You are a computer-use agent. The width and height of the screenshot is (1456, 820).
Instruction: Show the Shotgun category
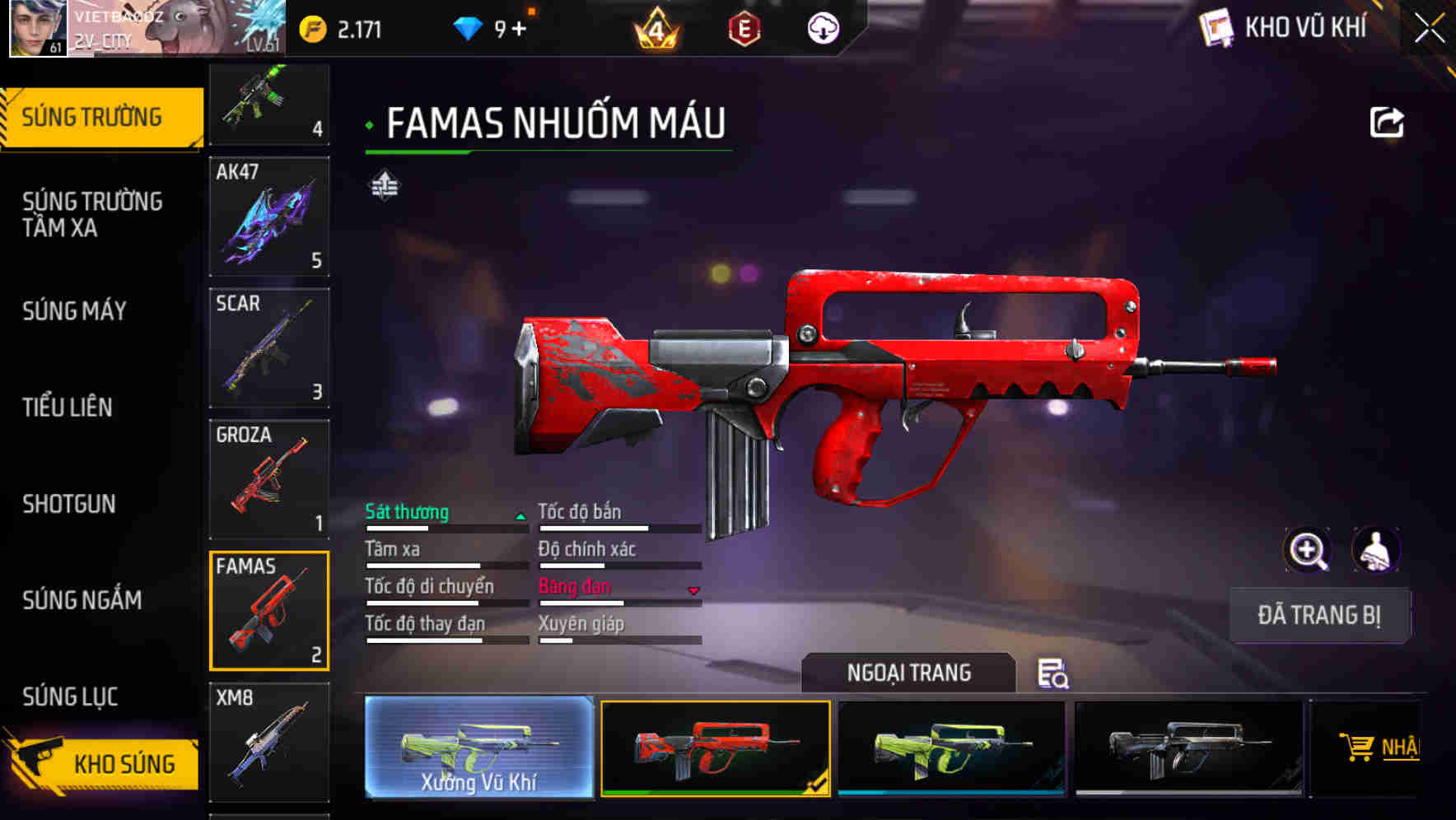(x=69, y=504)
